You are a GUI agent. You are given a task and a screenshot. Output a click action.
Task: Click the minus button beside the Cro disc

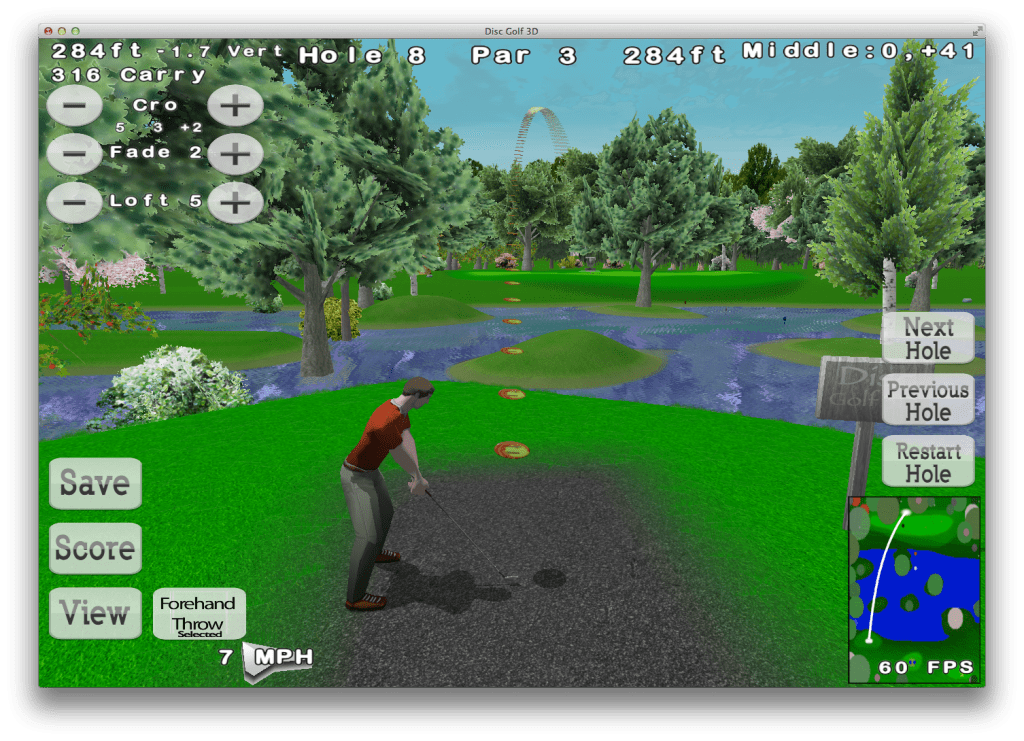coord(74,105)
